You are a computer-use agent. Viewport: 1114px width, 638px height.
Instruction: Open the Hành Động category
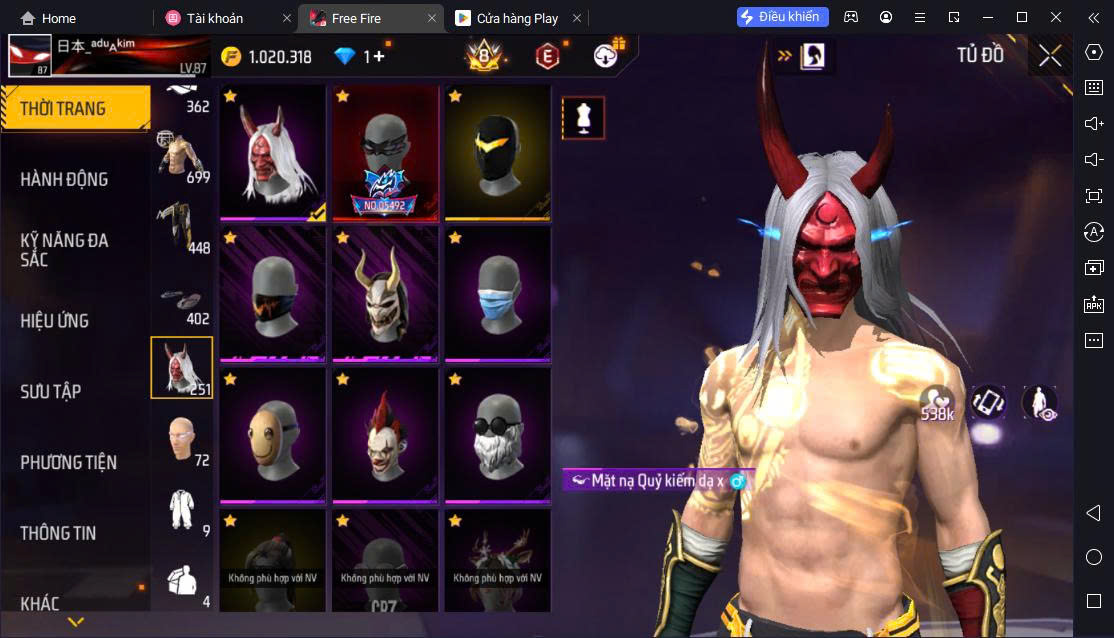click(64, 179)
